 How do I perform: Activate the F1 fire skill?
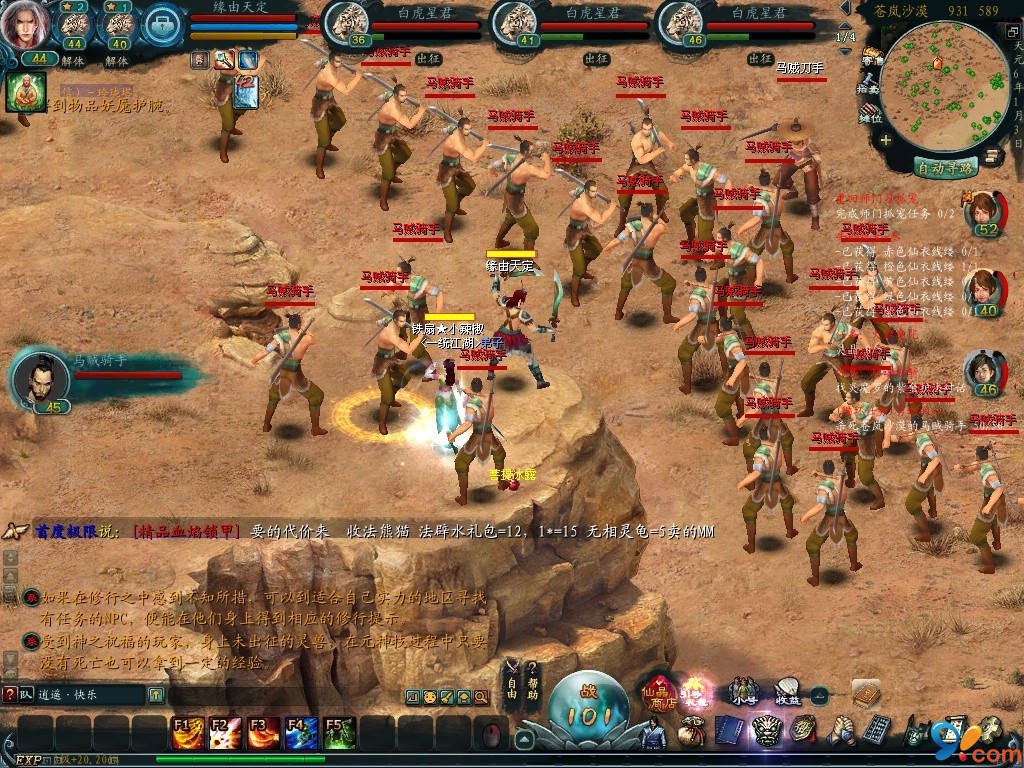pyautogui.click(x=187, y=733)
